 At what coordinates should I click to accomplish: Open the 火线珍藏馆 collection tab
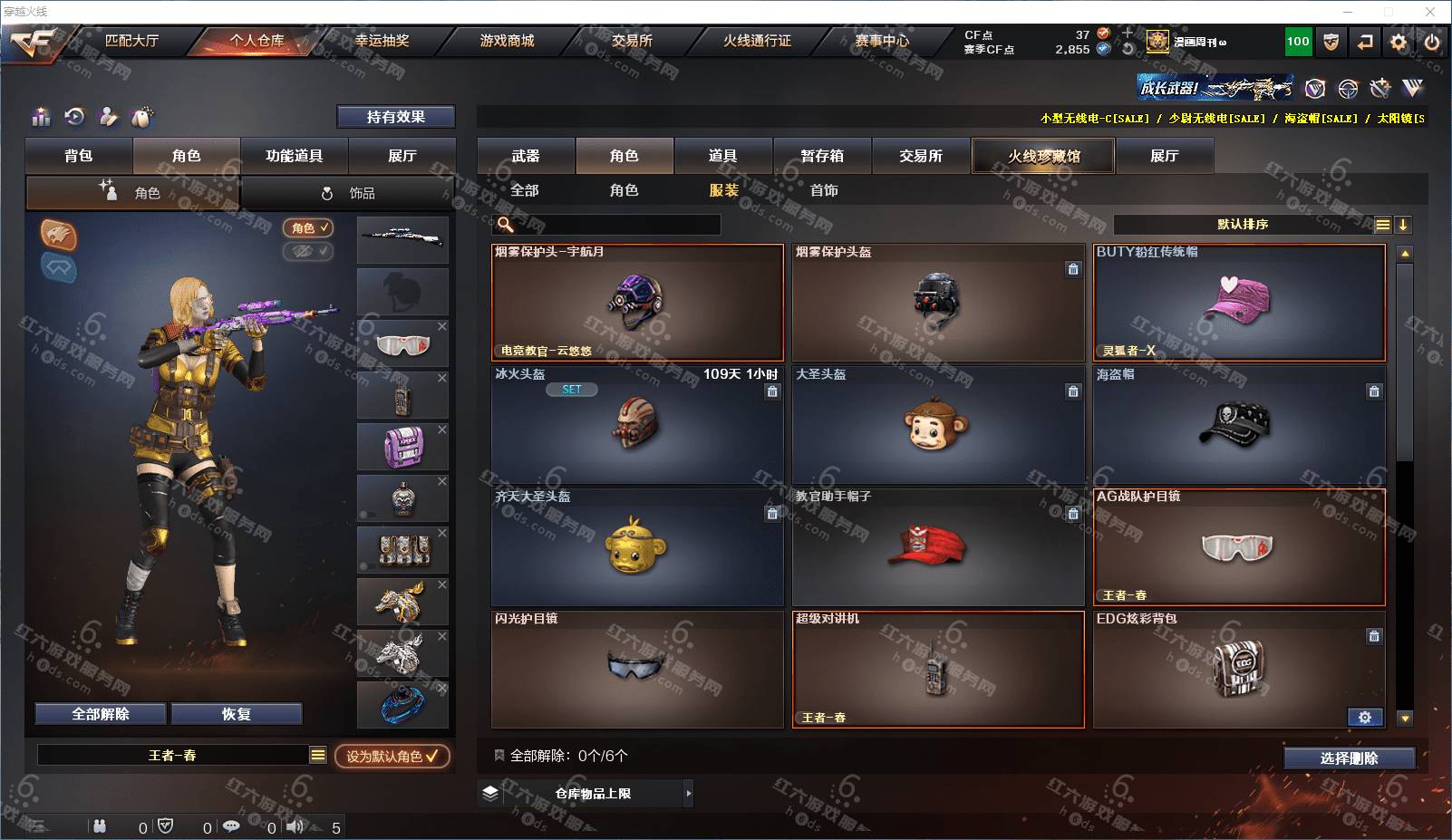click(1043, 156)
